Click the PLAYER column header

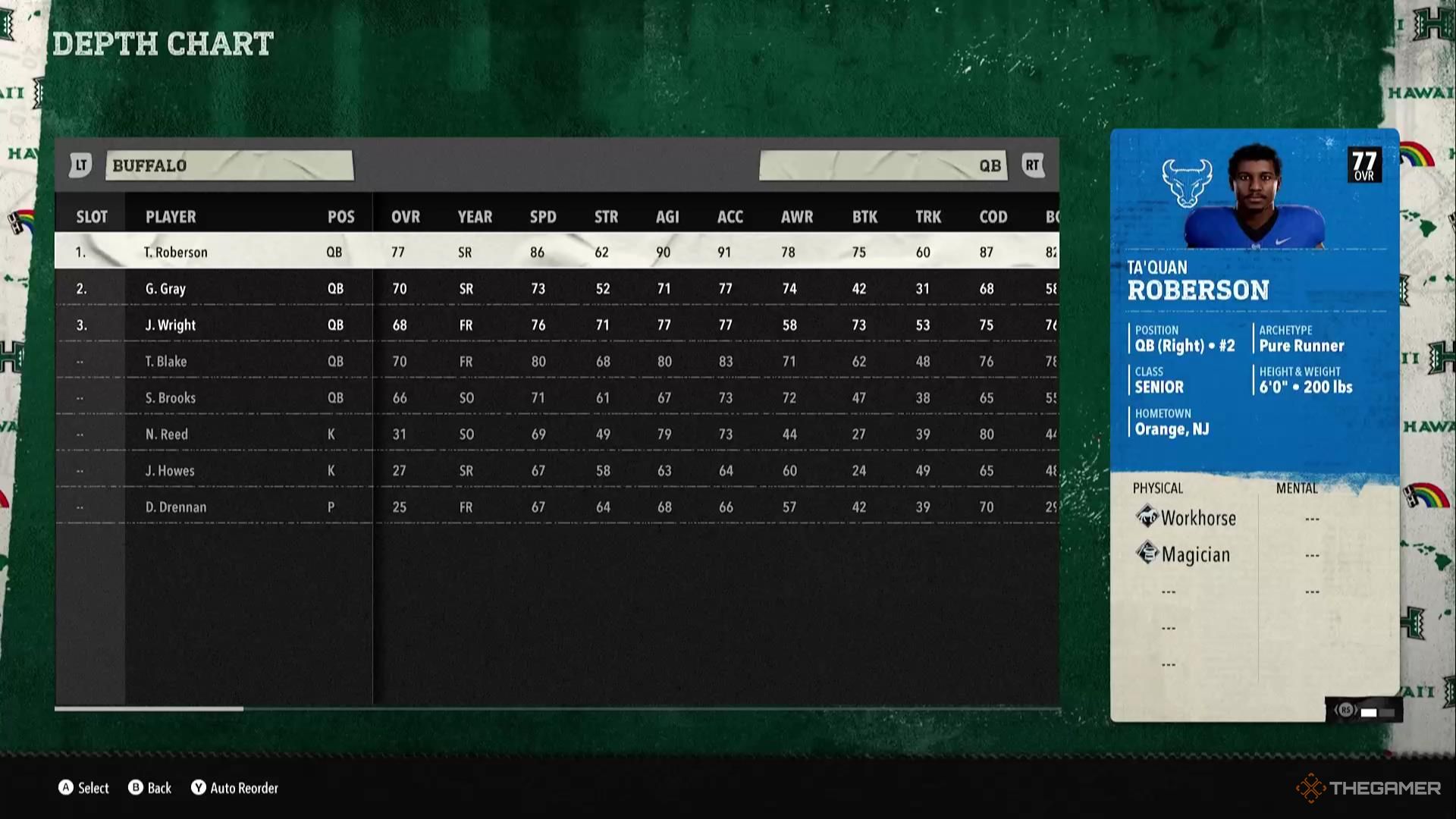pos(171,217)
